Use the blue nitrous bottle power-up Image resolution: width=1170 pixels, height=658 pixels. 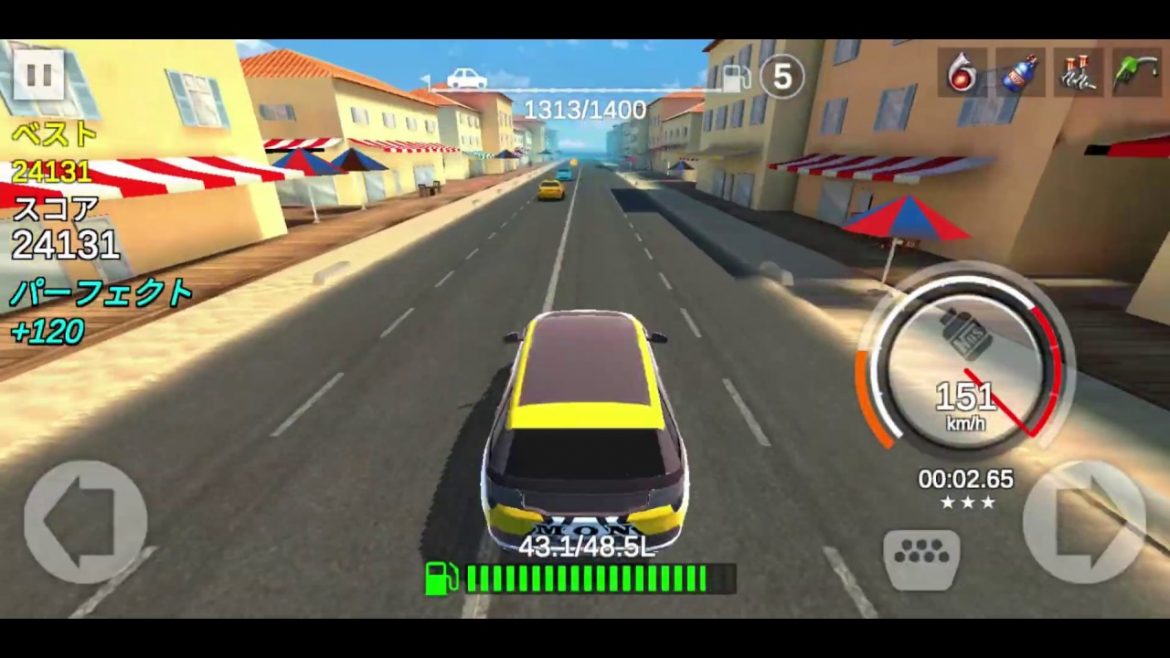point(1020,73)
